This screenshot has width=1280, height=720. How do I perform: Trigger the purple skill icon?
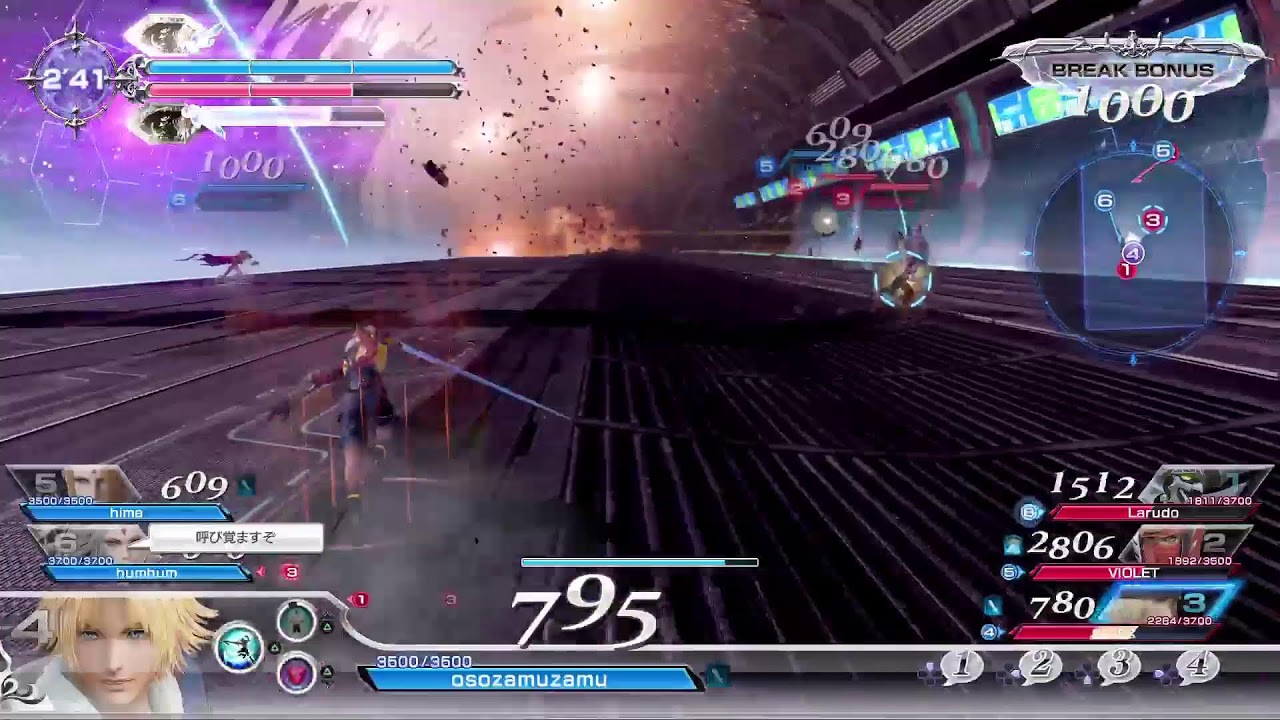296,675
